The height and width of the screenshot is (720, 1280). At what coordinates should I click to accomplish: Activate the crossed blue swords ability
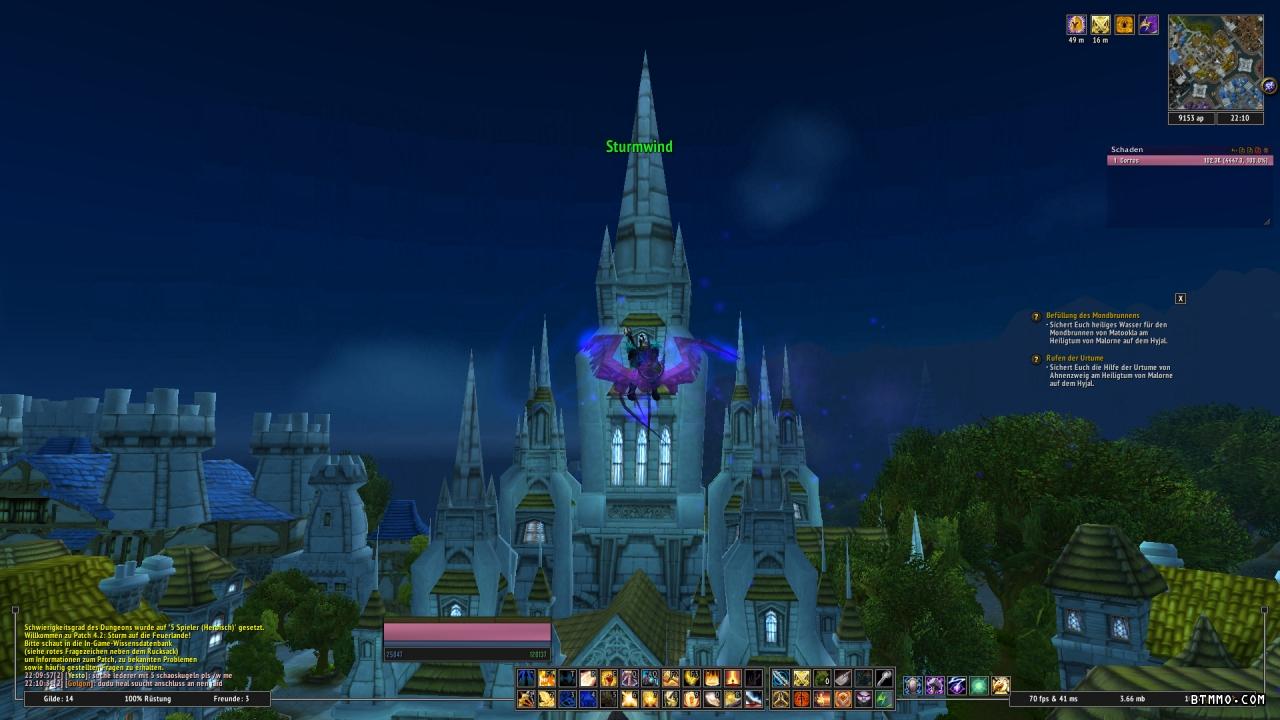[780, 679]
